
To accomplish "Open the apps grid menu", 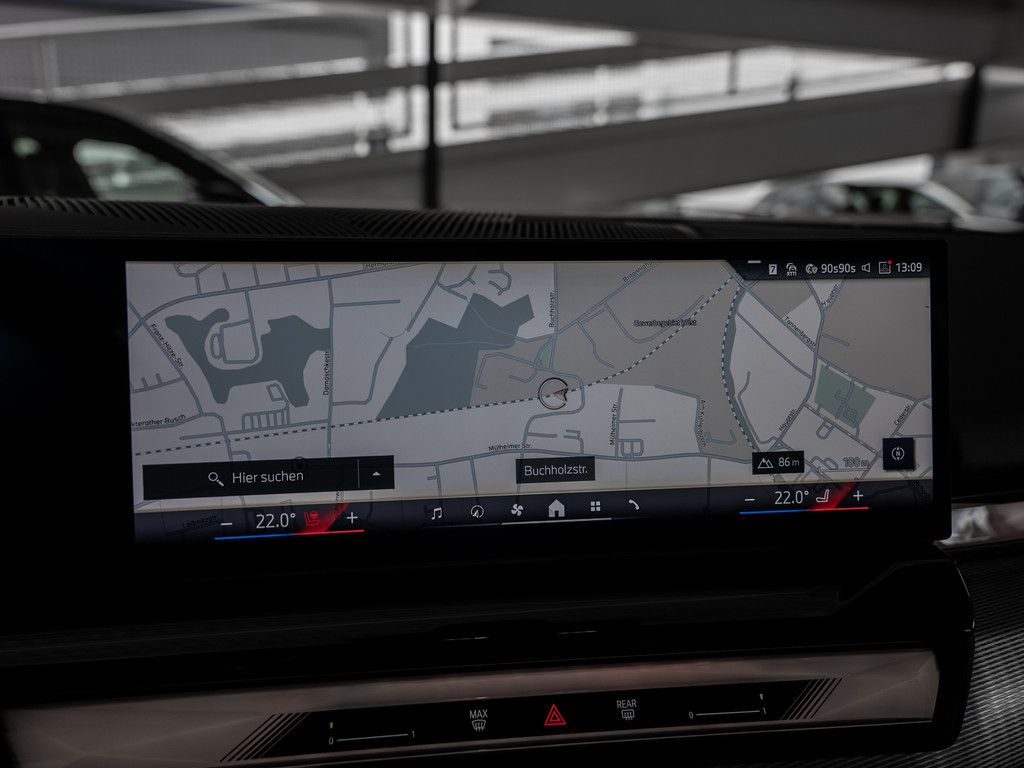I will [595, 507].
